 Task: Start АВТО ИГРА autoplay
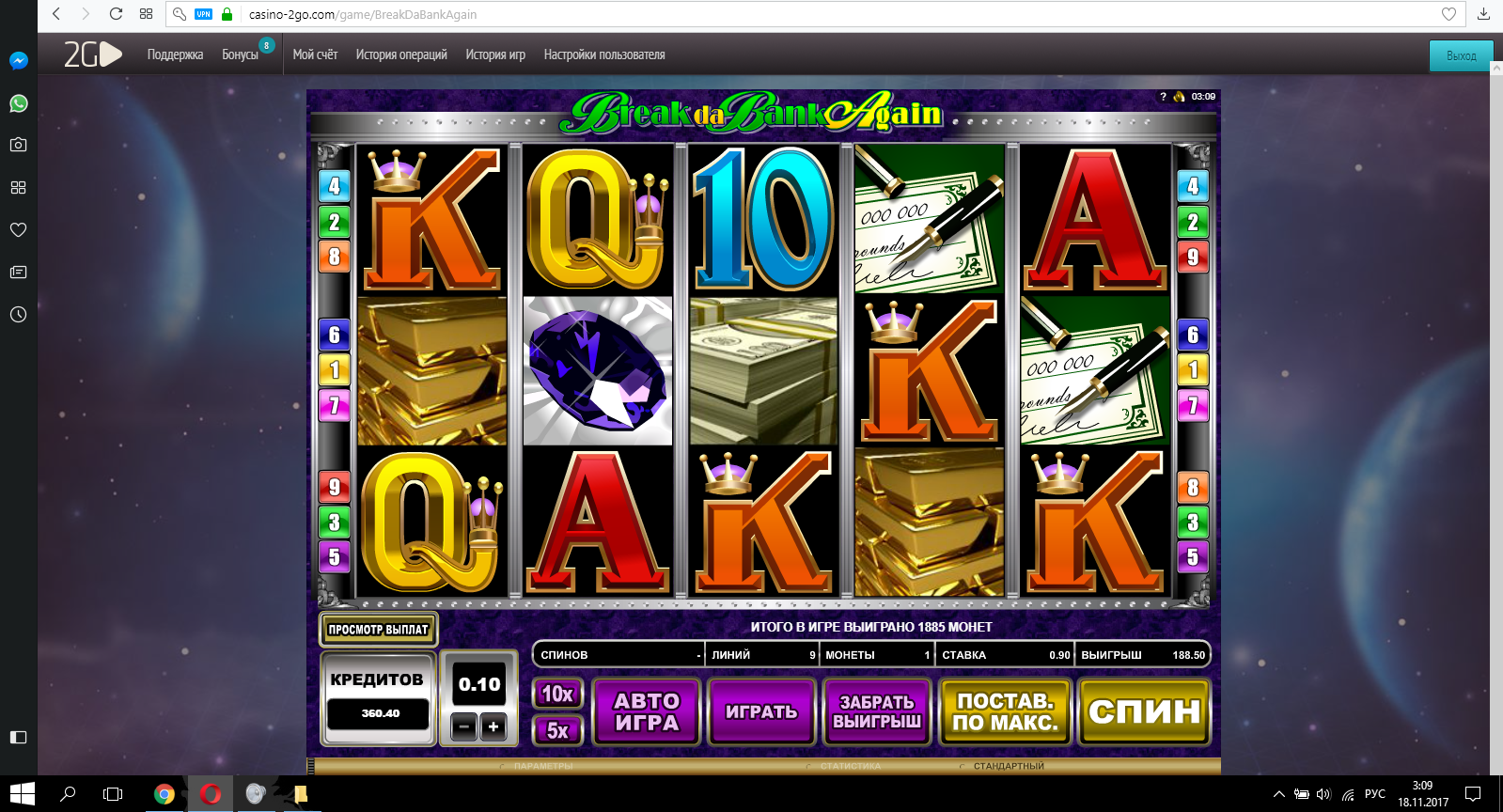click(x=646, y=711)
